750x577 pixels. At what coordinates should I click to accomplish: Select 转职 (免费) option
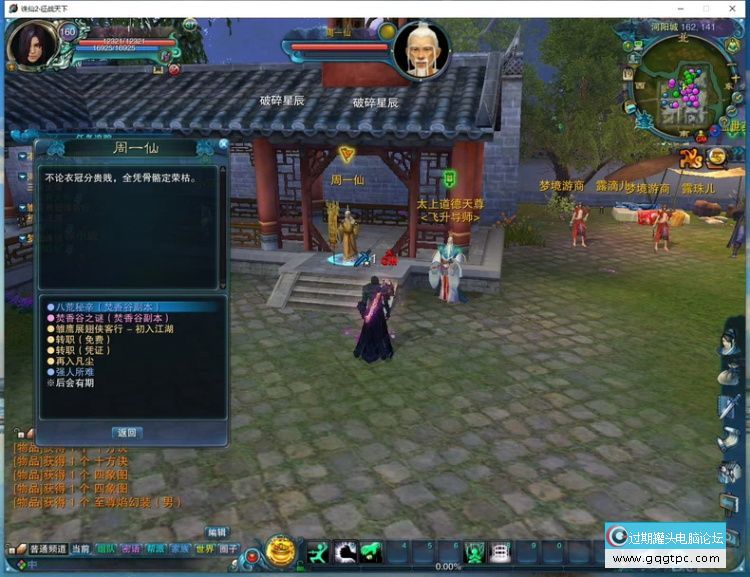point(80,339)
